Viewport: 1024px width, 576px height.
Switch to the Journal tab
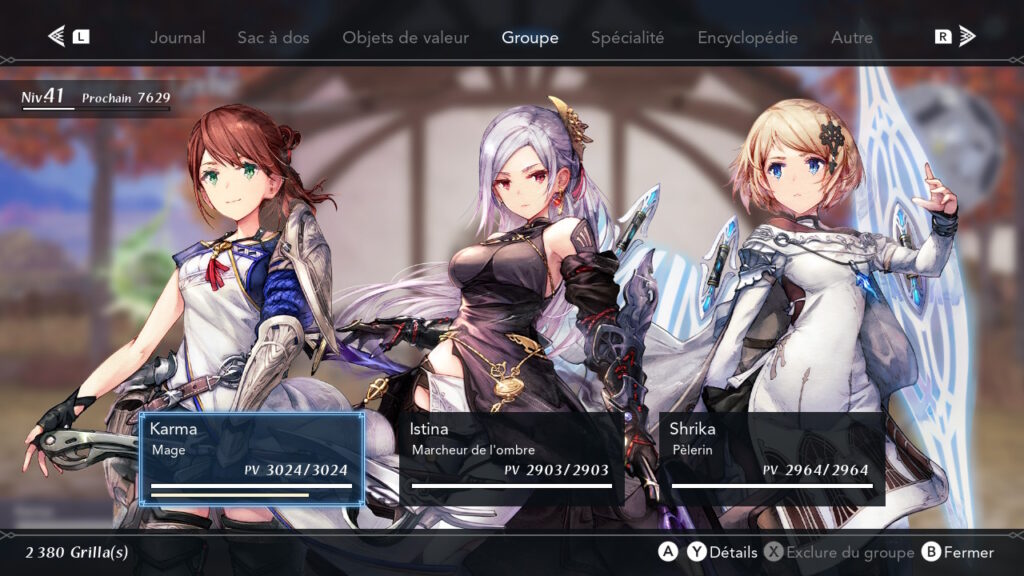coord(177,38)
